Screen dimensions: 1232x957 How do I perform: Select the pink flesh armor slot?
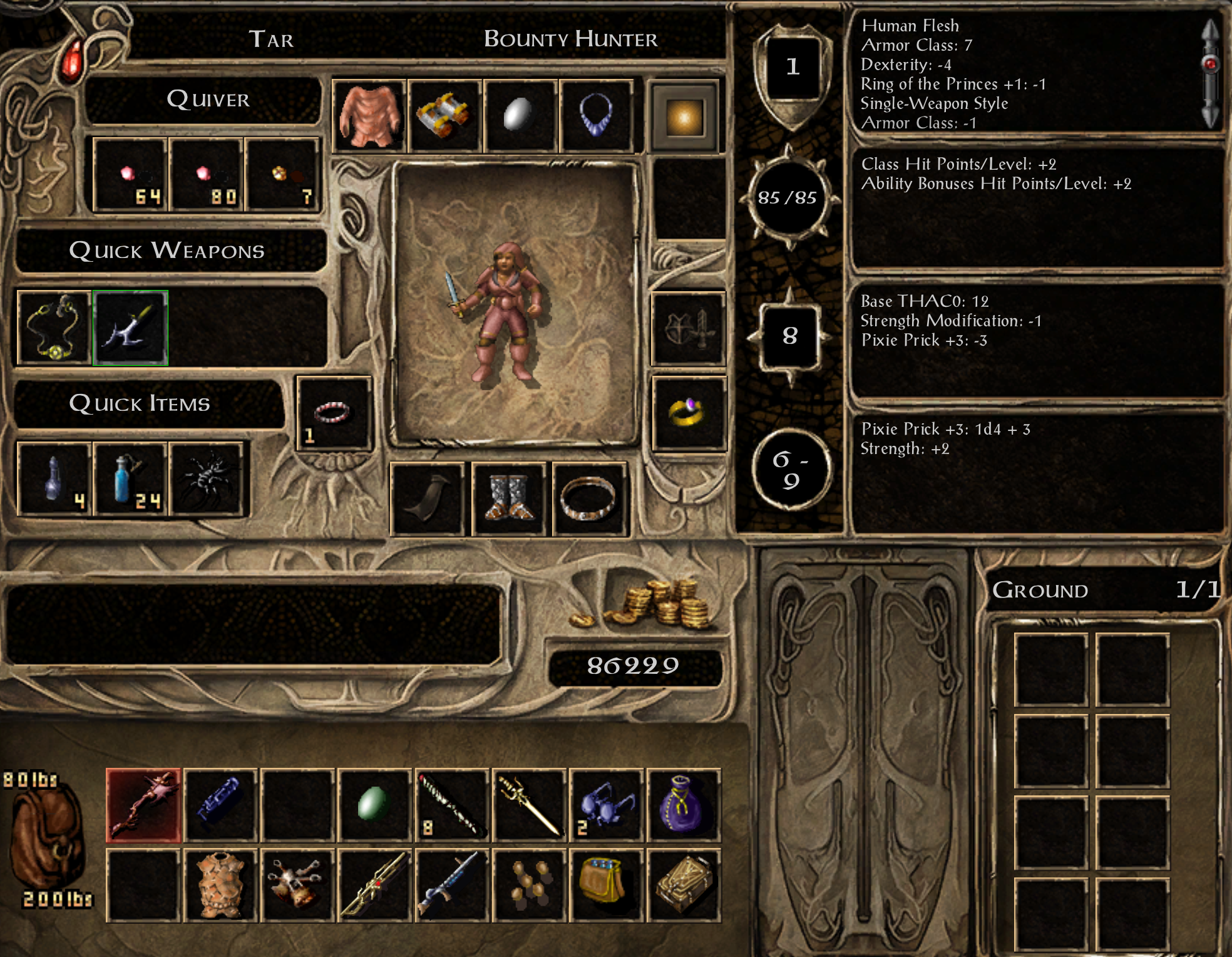click(x=369, y=116)
